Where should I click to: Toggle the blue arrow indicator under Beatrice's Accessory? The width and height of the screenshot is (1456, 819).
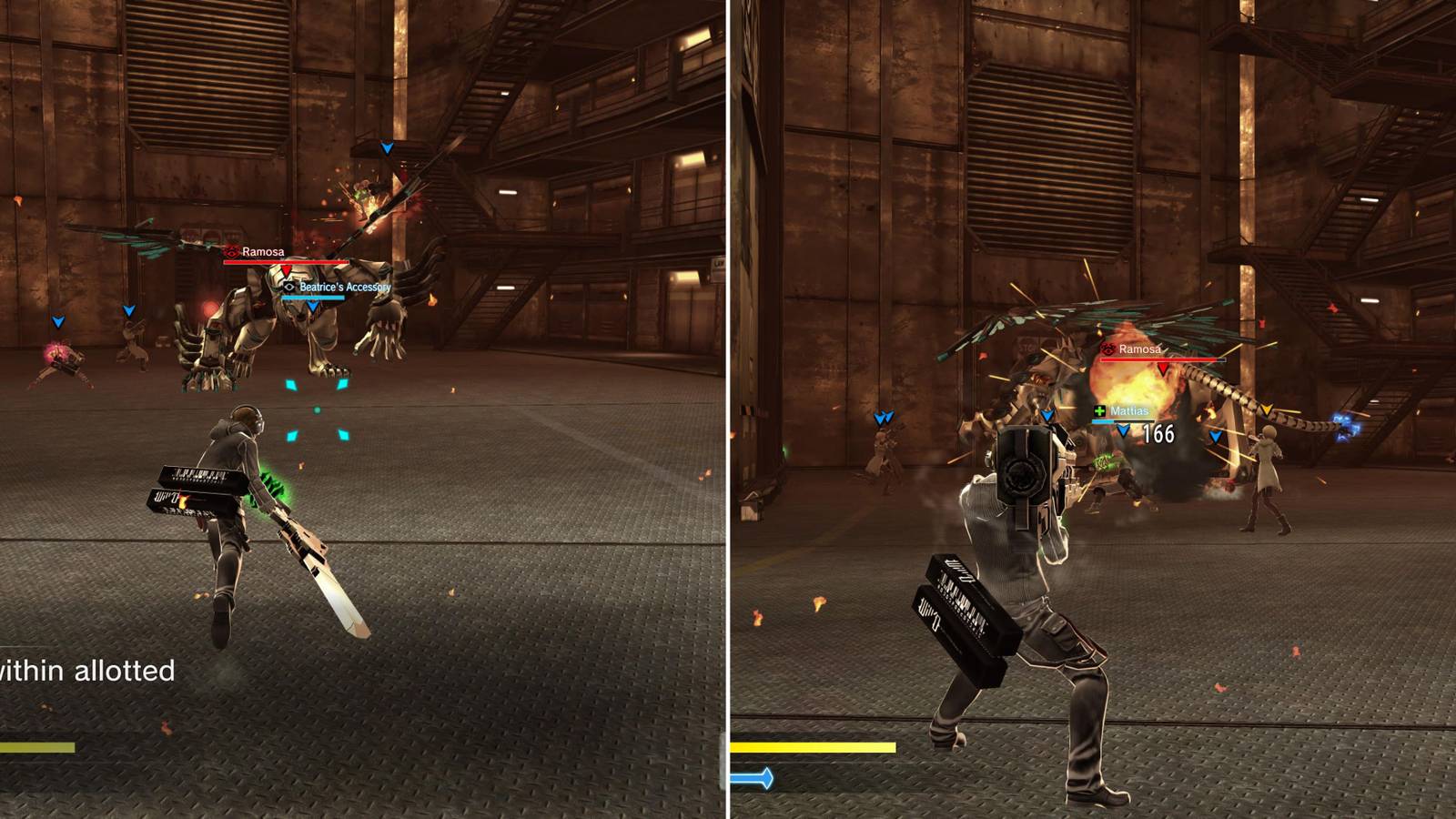(x=313, y=308)
